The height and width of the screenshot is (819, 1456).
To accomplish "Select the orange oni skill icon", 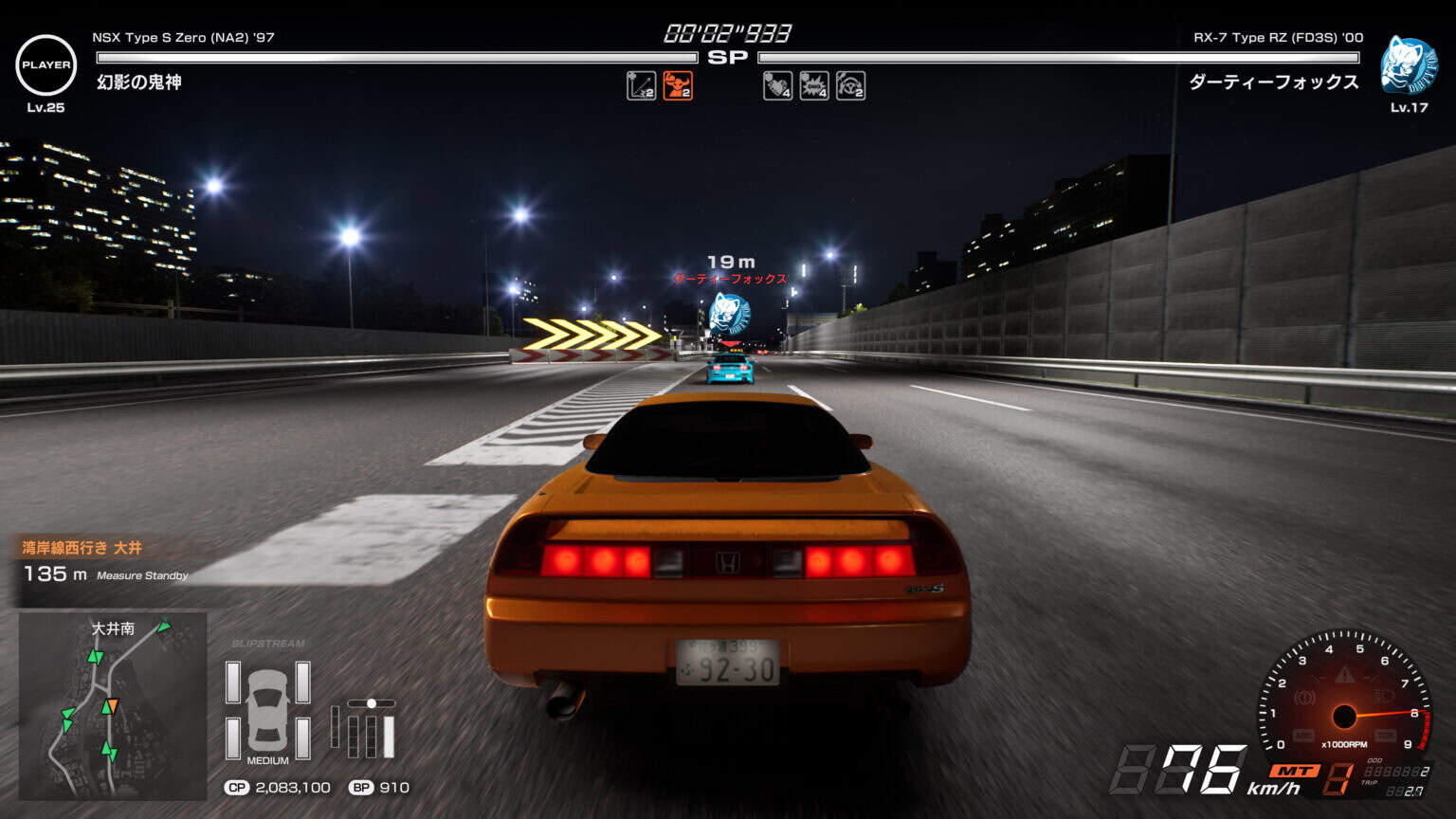I will point(680,88).
